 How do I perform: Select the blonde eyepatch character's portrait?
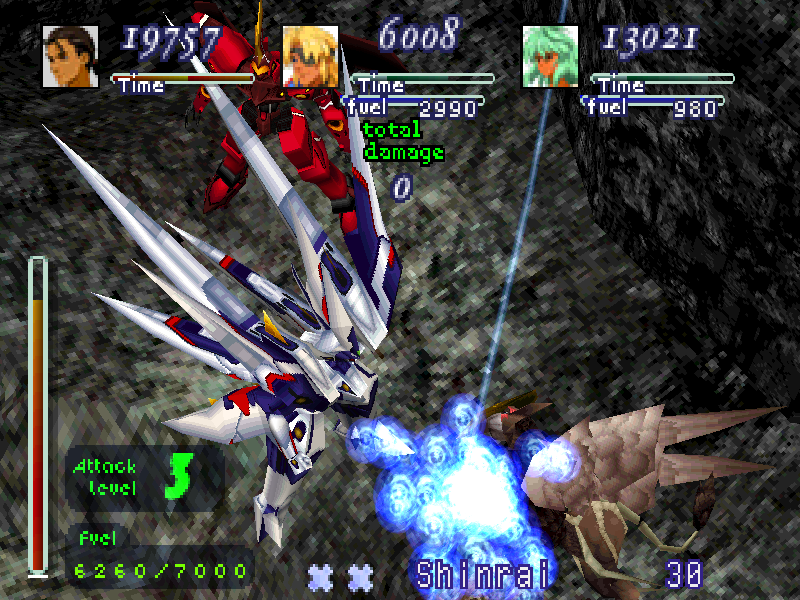tap(310, 56)
